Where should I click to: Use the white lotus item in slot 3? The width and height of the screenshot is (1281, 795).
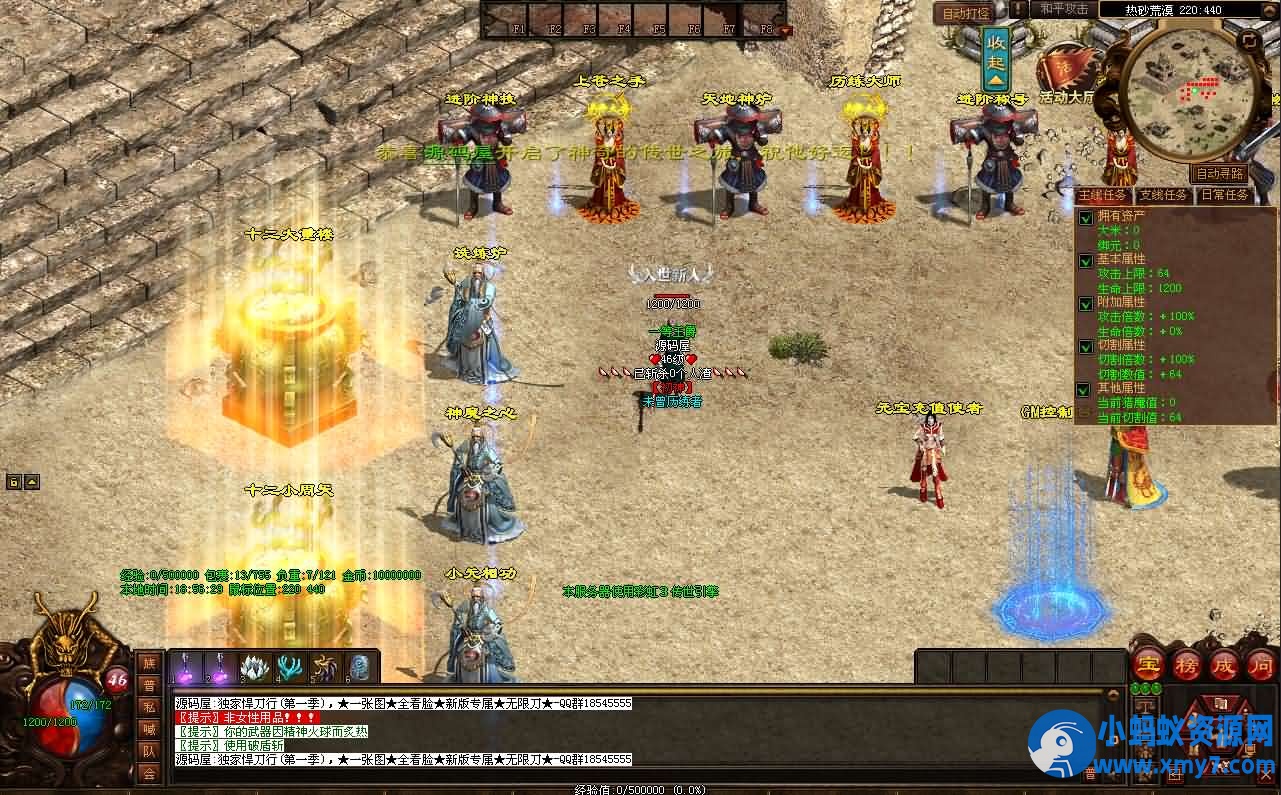[254, 667]
